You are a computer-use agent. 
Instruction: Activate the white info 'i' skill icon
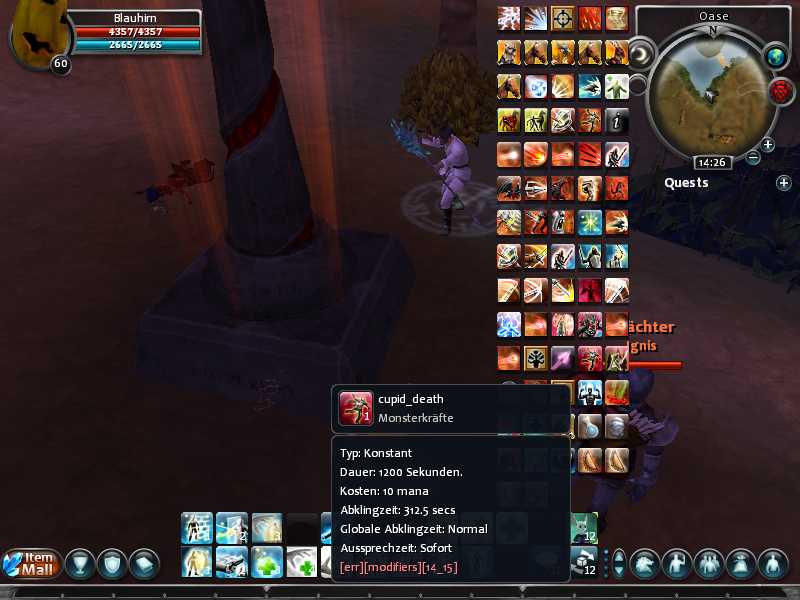click(617, 120)
